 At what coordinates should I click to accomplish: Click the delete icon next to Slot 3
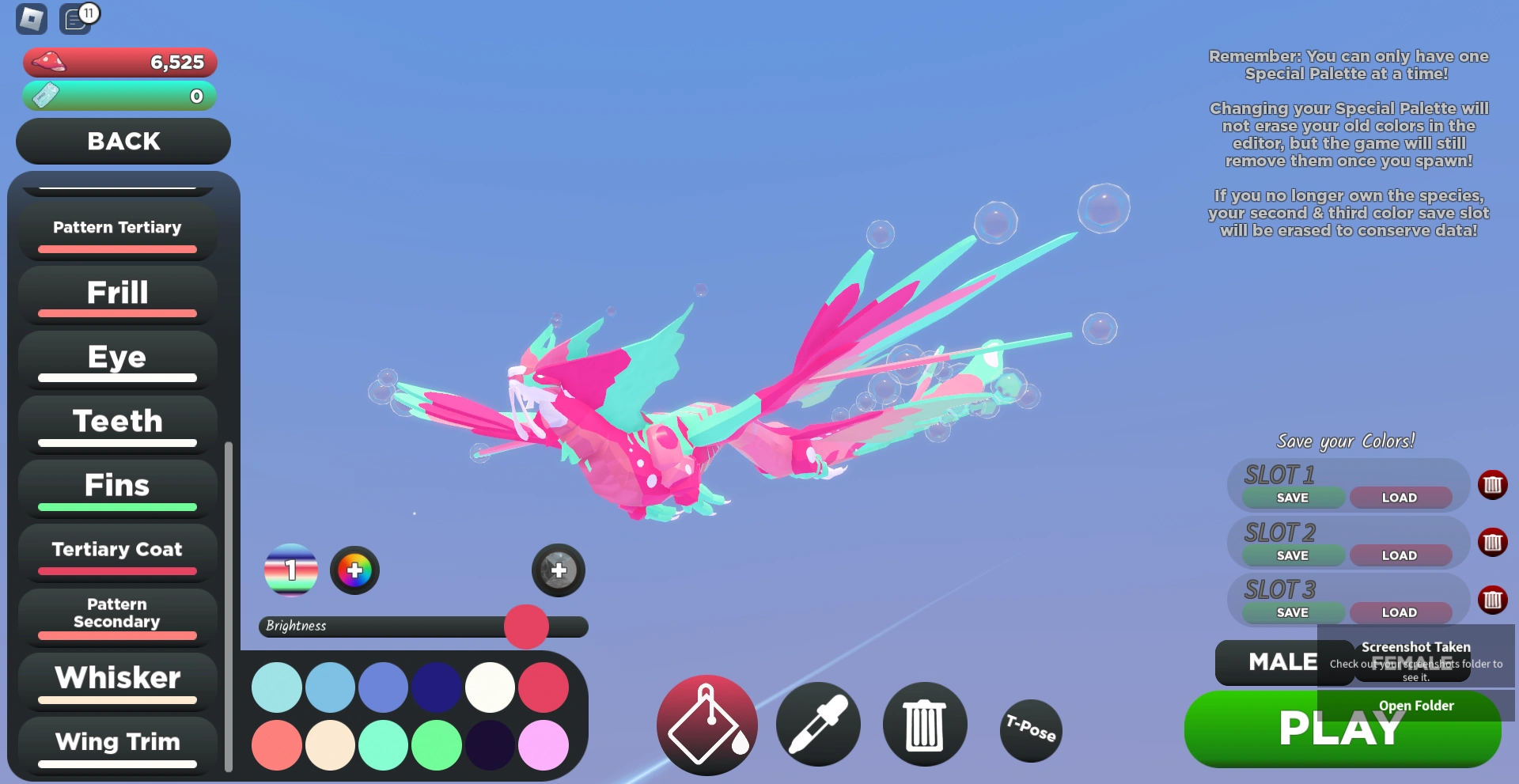(x=1494, y=600)
